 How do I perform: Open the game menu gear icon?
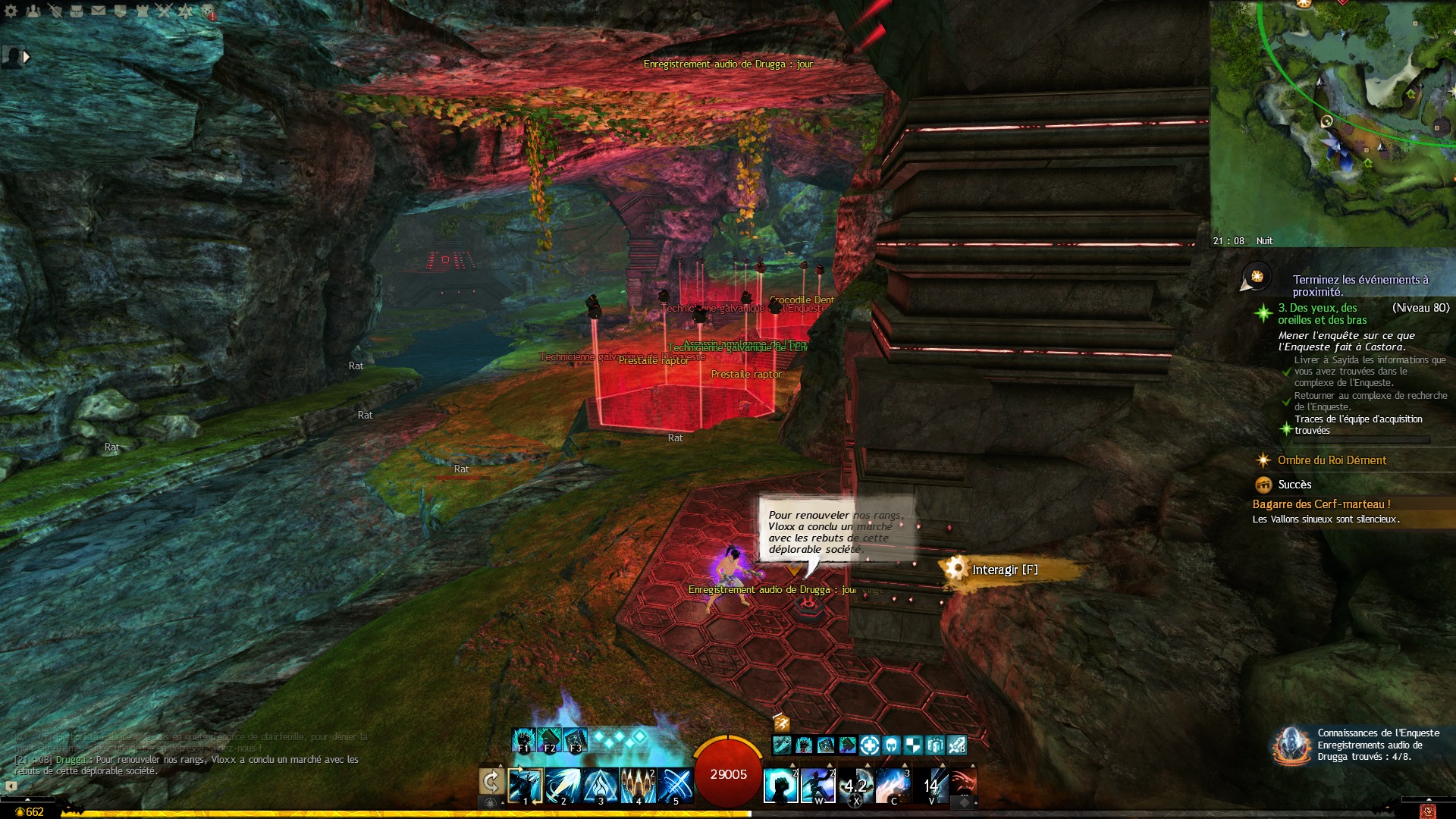(11, 11)
